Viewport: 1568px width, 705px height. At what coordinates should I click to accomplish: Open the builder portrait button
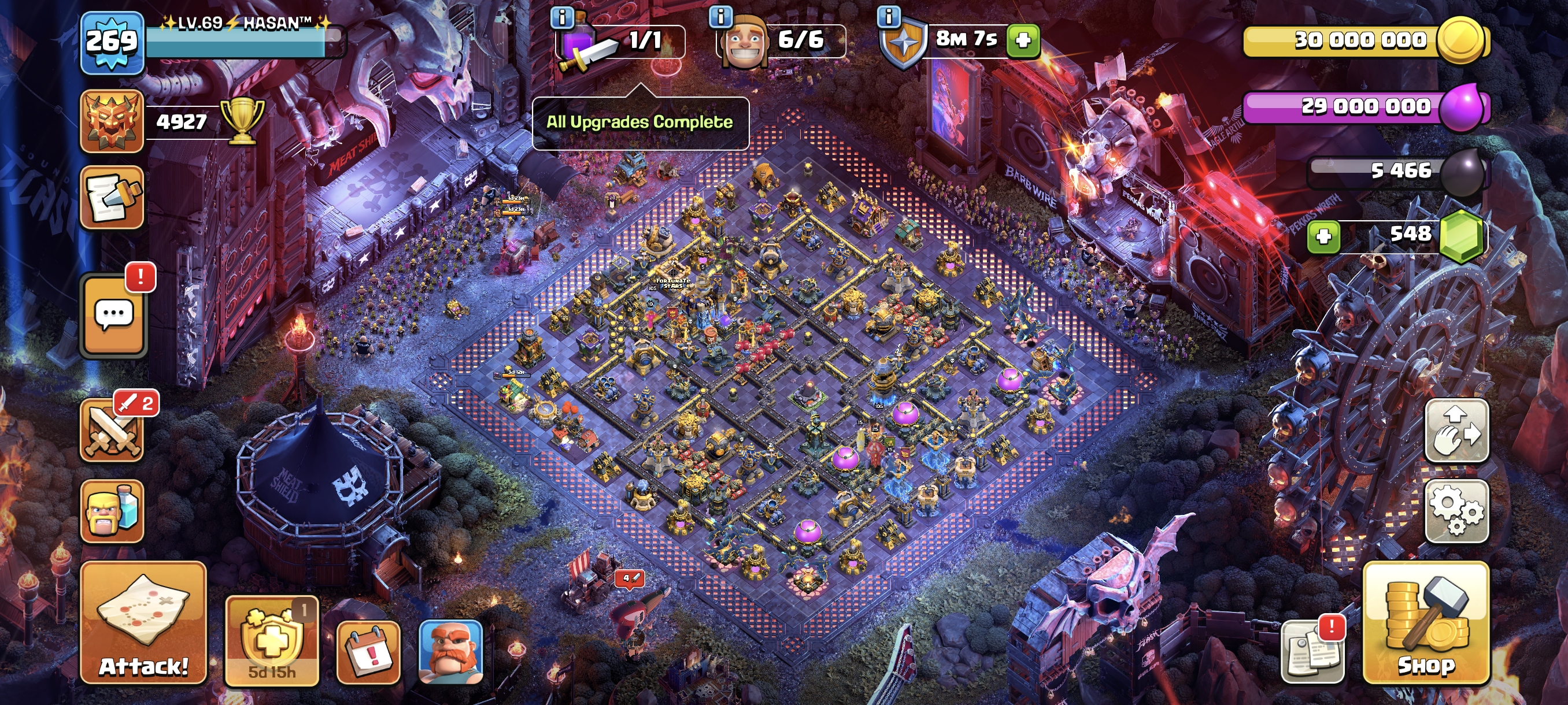click(x=450, y=652)
